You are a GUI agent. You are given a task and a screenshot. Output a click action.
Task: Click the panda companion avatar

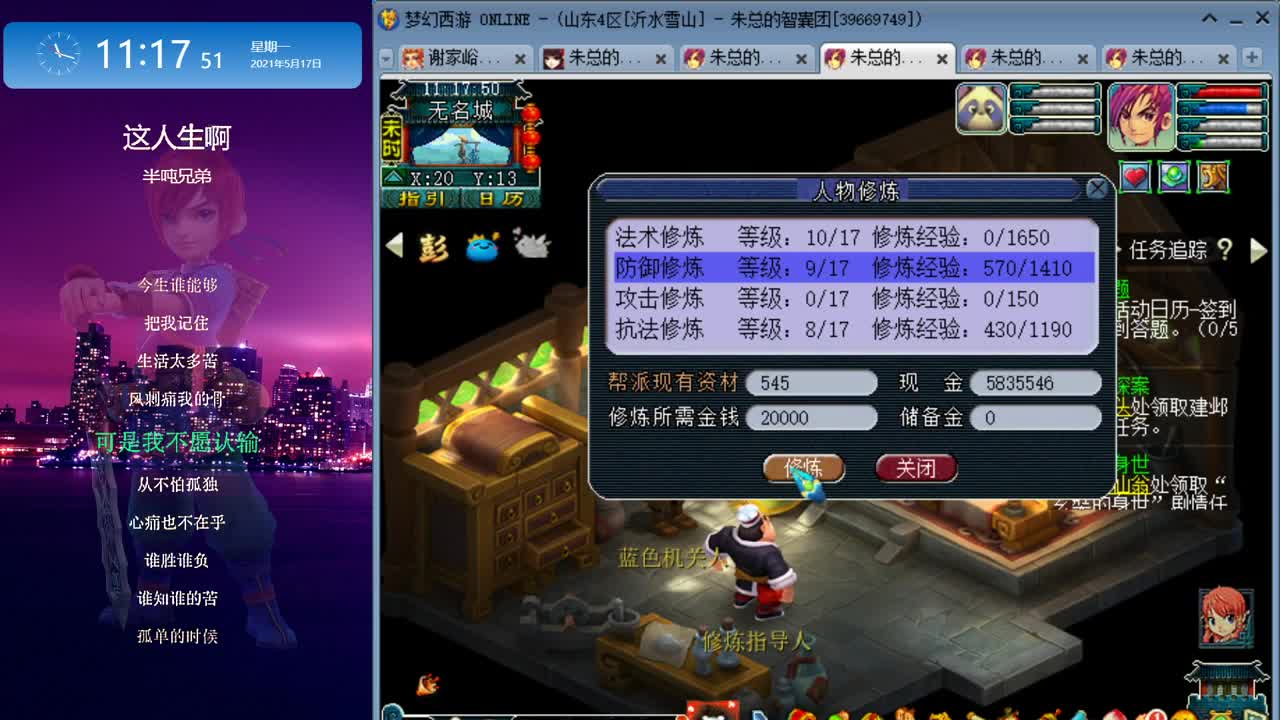click(x=980, y=108)
